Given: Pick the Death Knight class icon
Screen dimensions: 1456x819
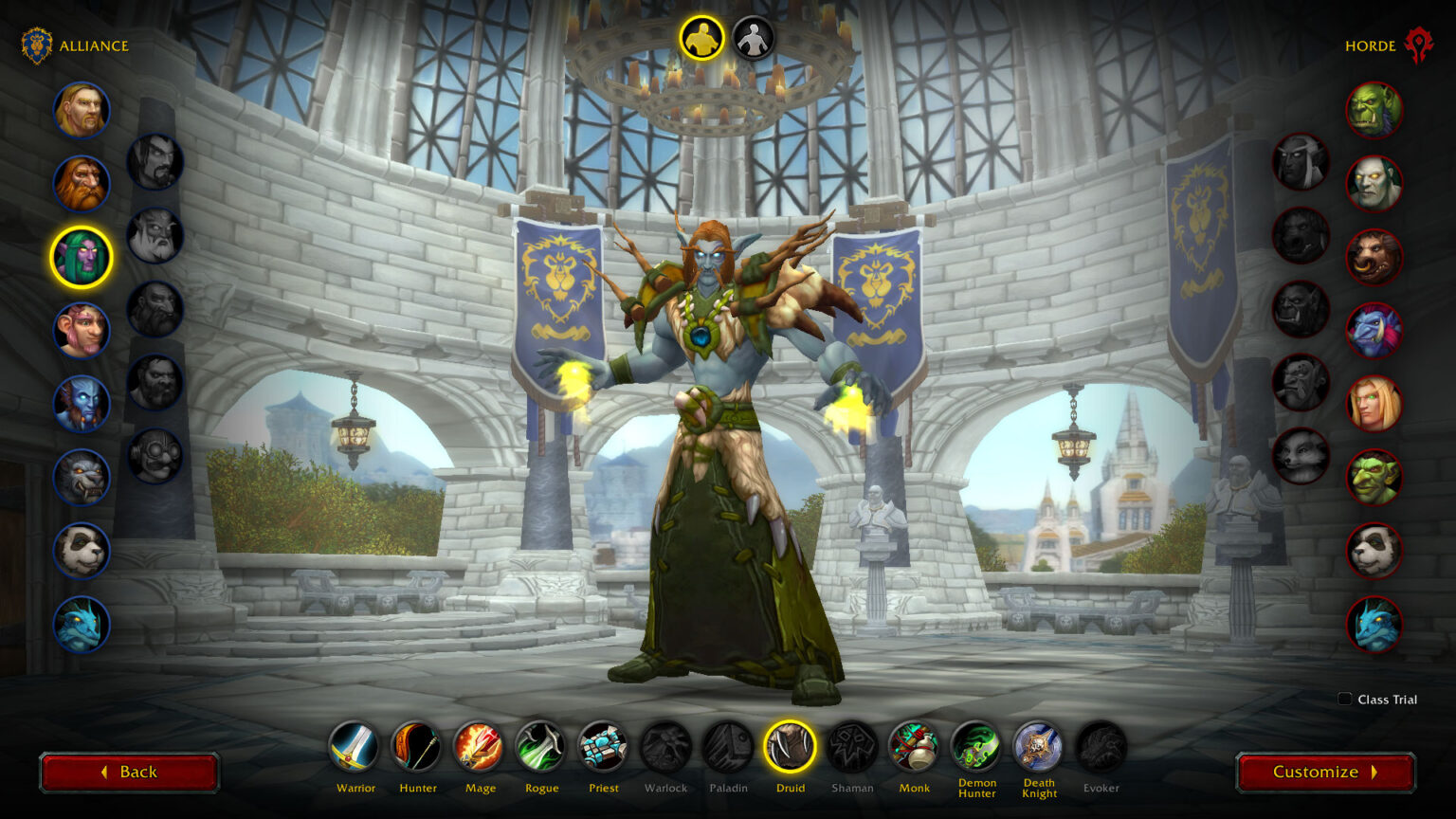Looking at the screenshot, I should [x=1039, y=748].
